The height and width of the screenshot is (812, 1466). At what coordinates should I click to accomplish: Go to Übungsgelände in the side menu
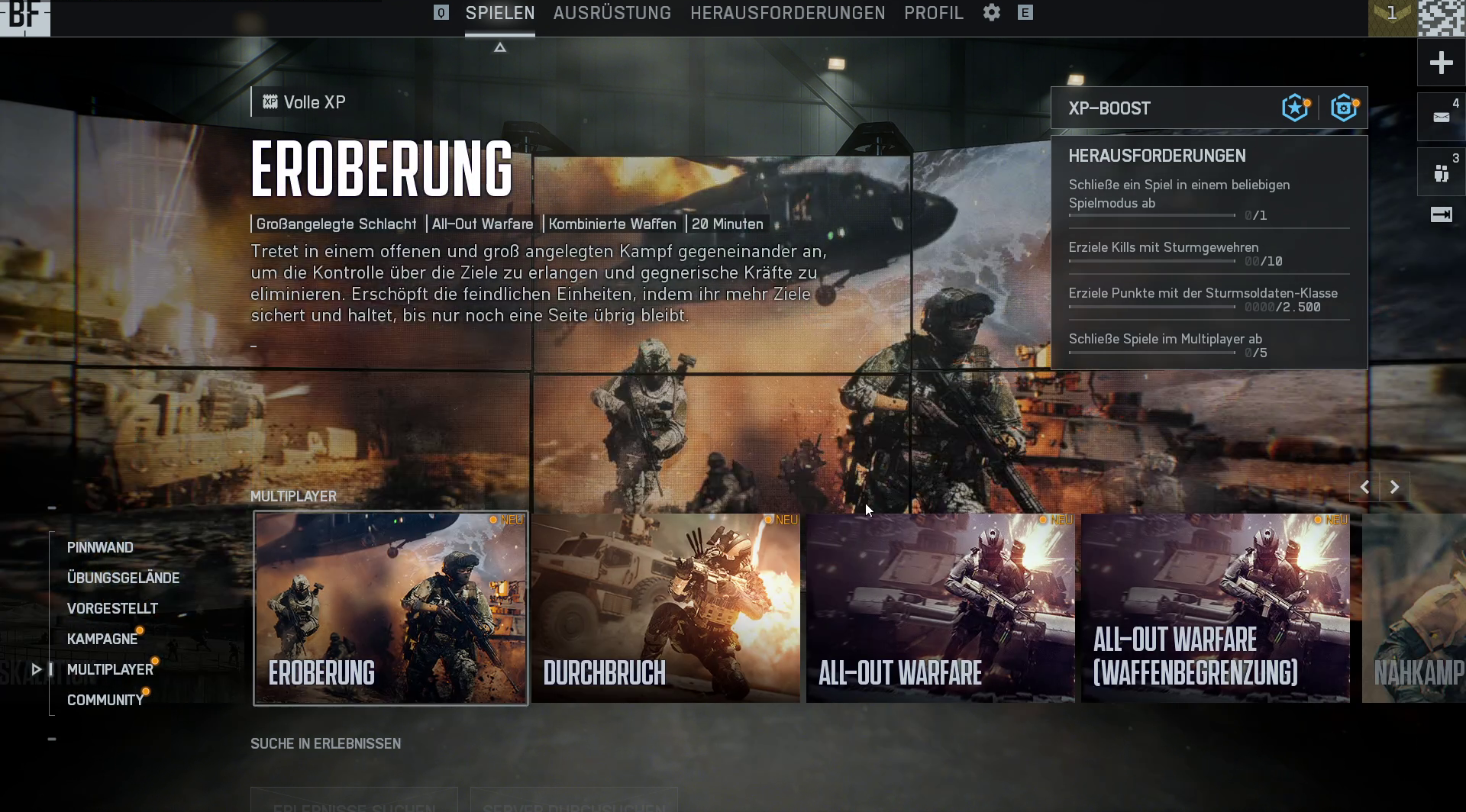click(x=123, y=578)
